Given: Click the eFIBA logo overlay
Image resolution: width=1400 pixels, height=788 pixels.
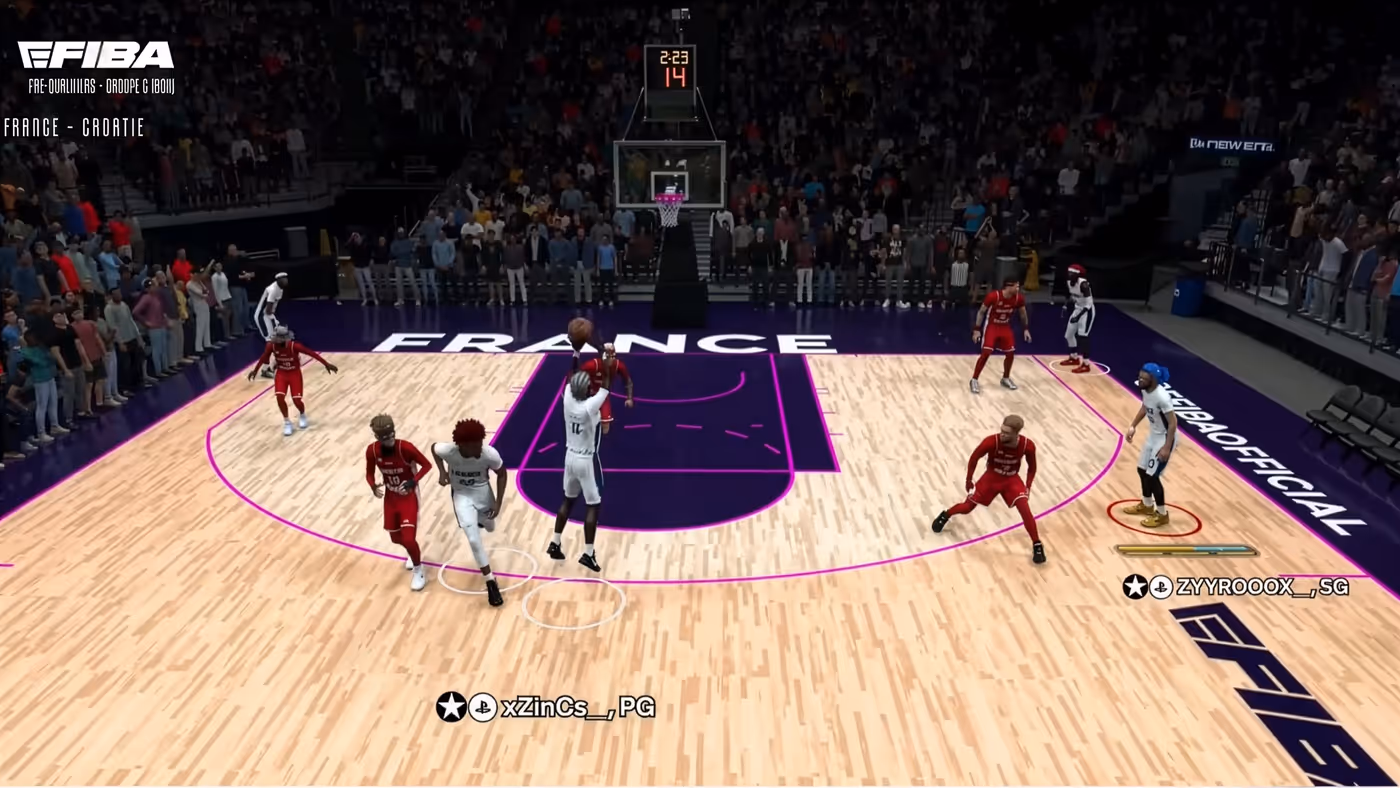Looking at the screenshot, I should [x=96, y=55].
